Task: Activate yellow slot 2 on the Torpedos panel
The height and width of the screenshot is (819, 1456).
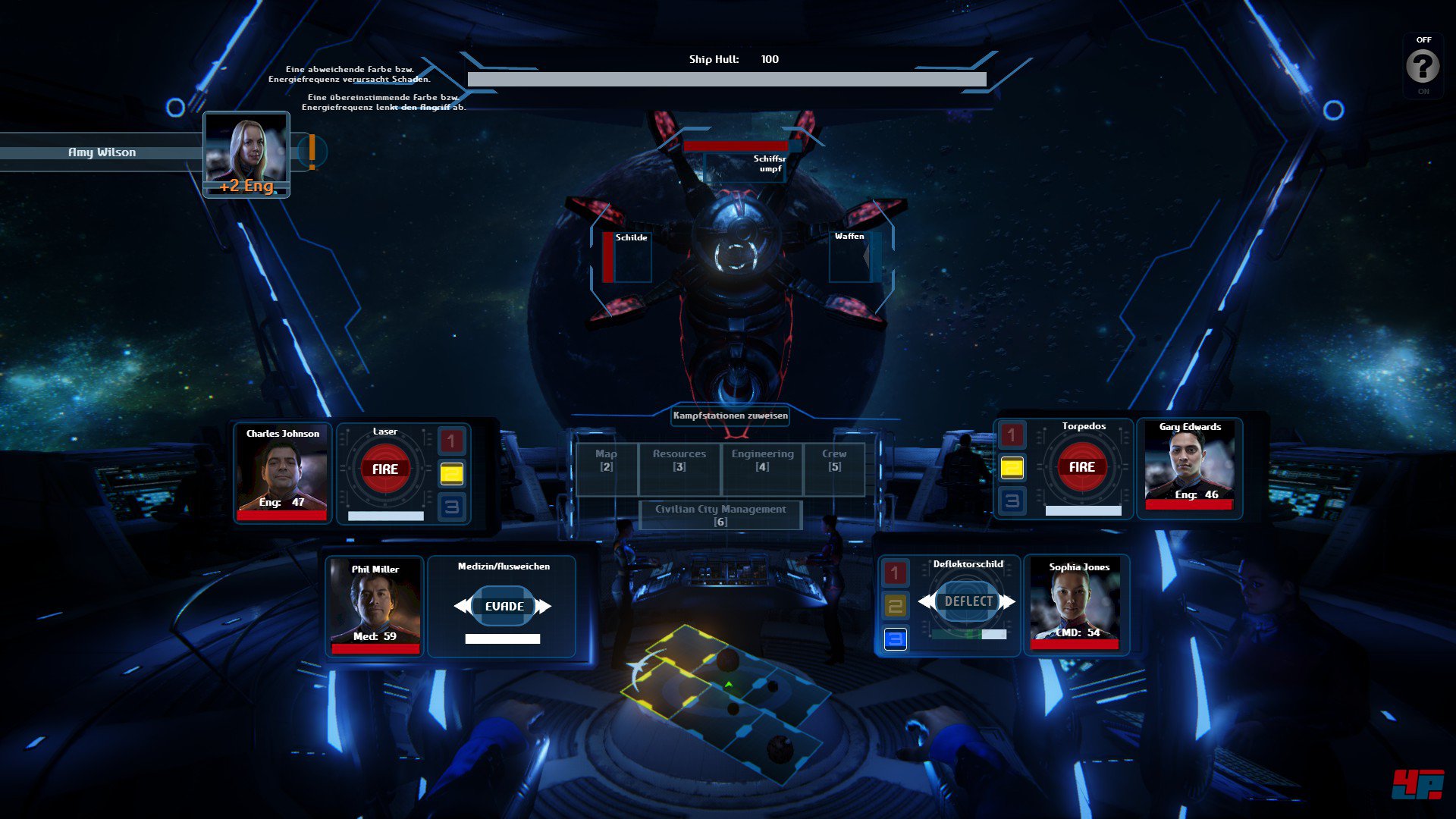Action: [1011, 468]
